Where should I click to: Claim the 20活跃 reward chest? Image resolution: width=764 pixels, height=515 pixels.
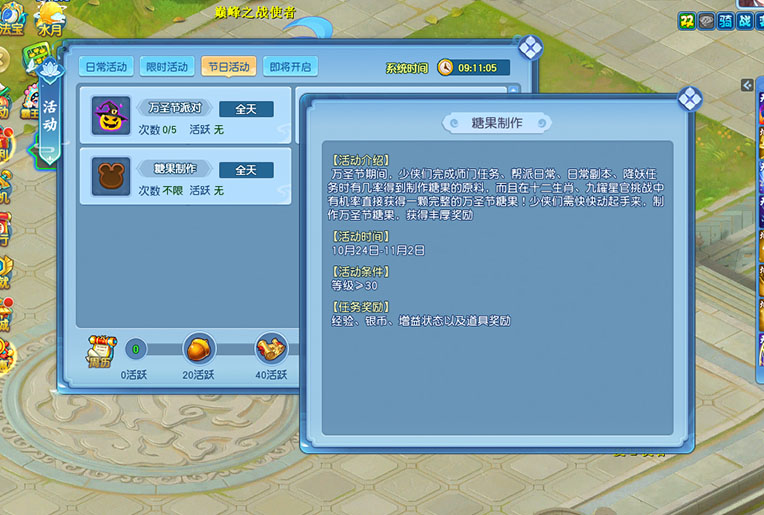[199, 349]
